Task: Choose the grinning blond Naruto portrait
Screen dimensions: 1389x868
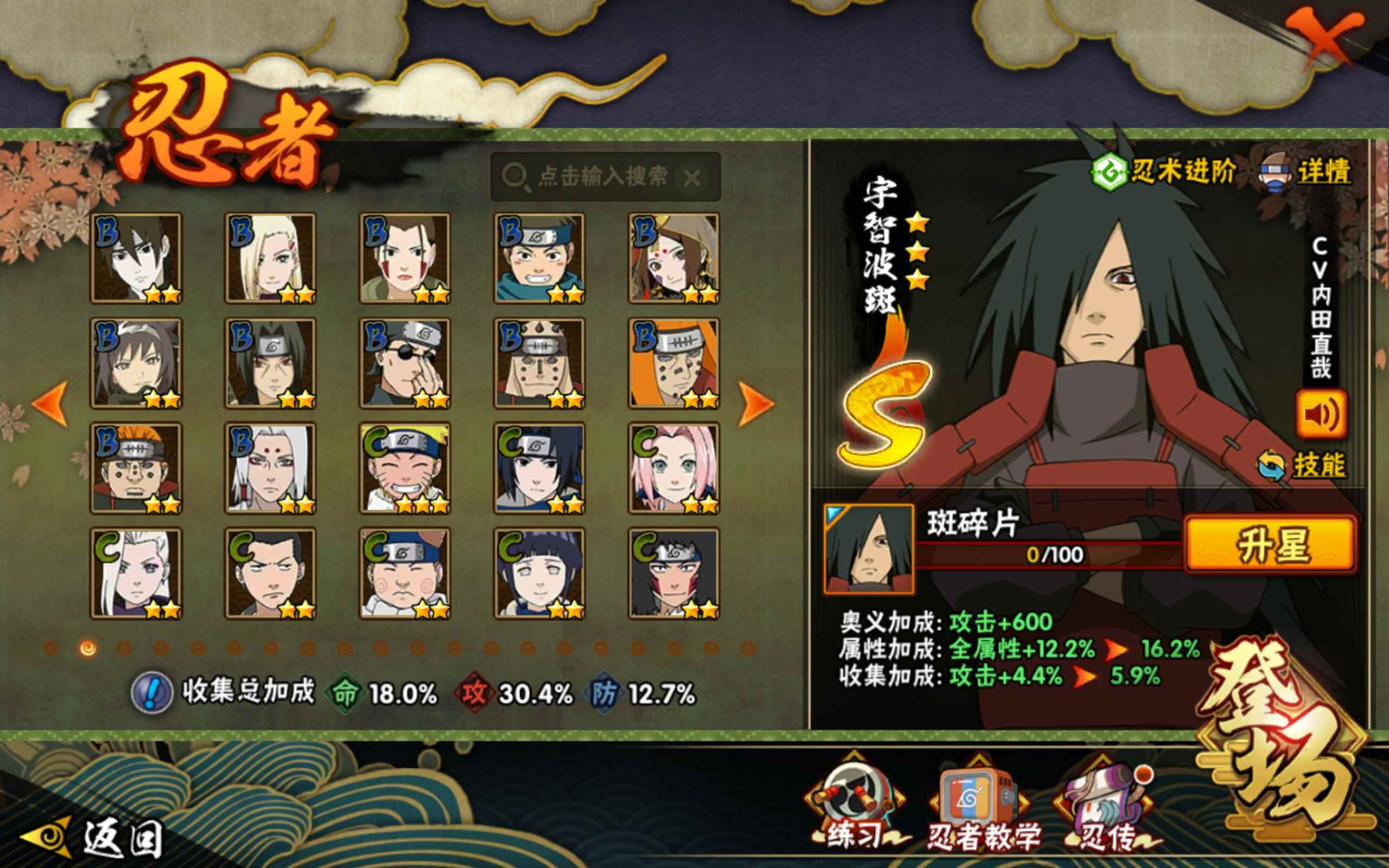Action: tap(405, 468)
